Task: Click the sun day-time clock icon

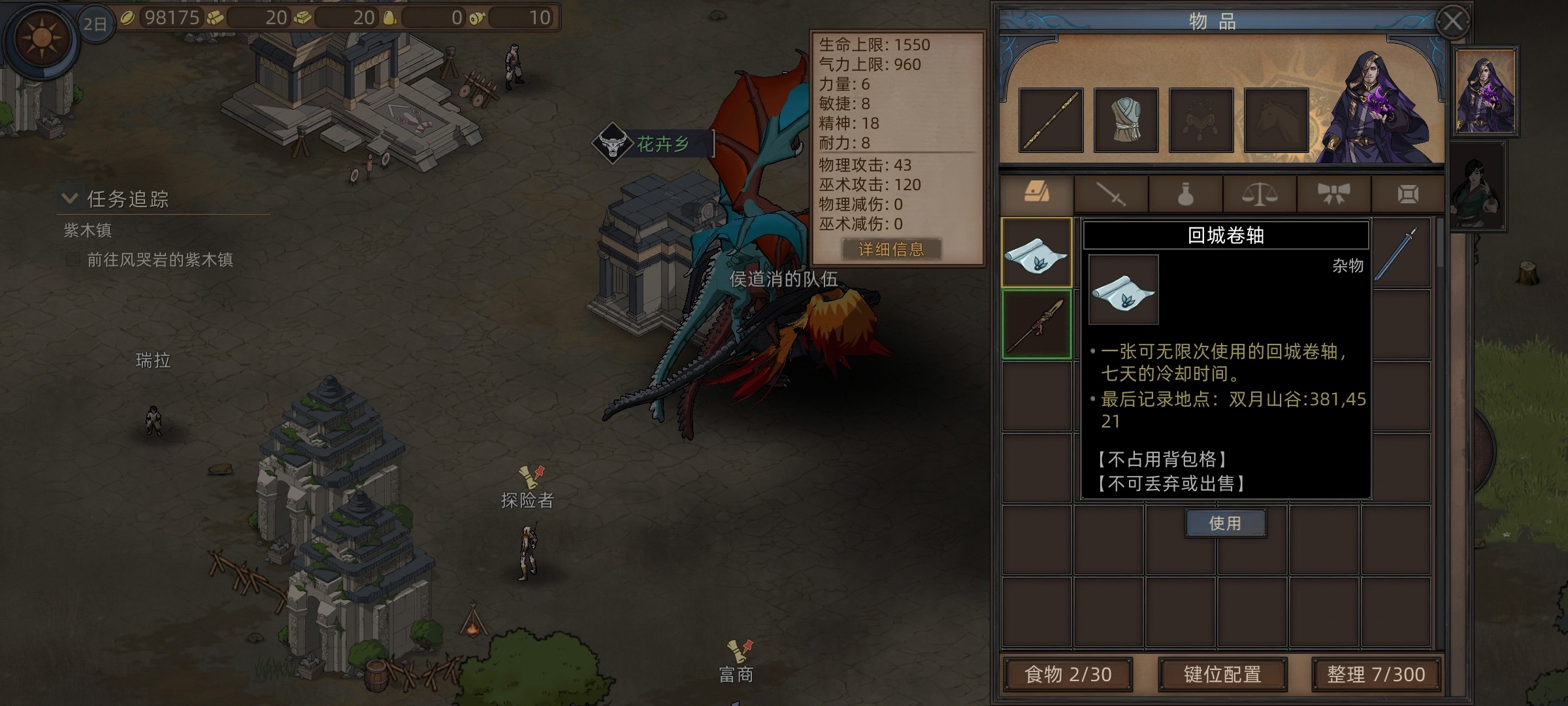Action: pyautogui.click(x=41, y=37)
